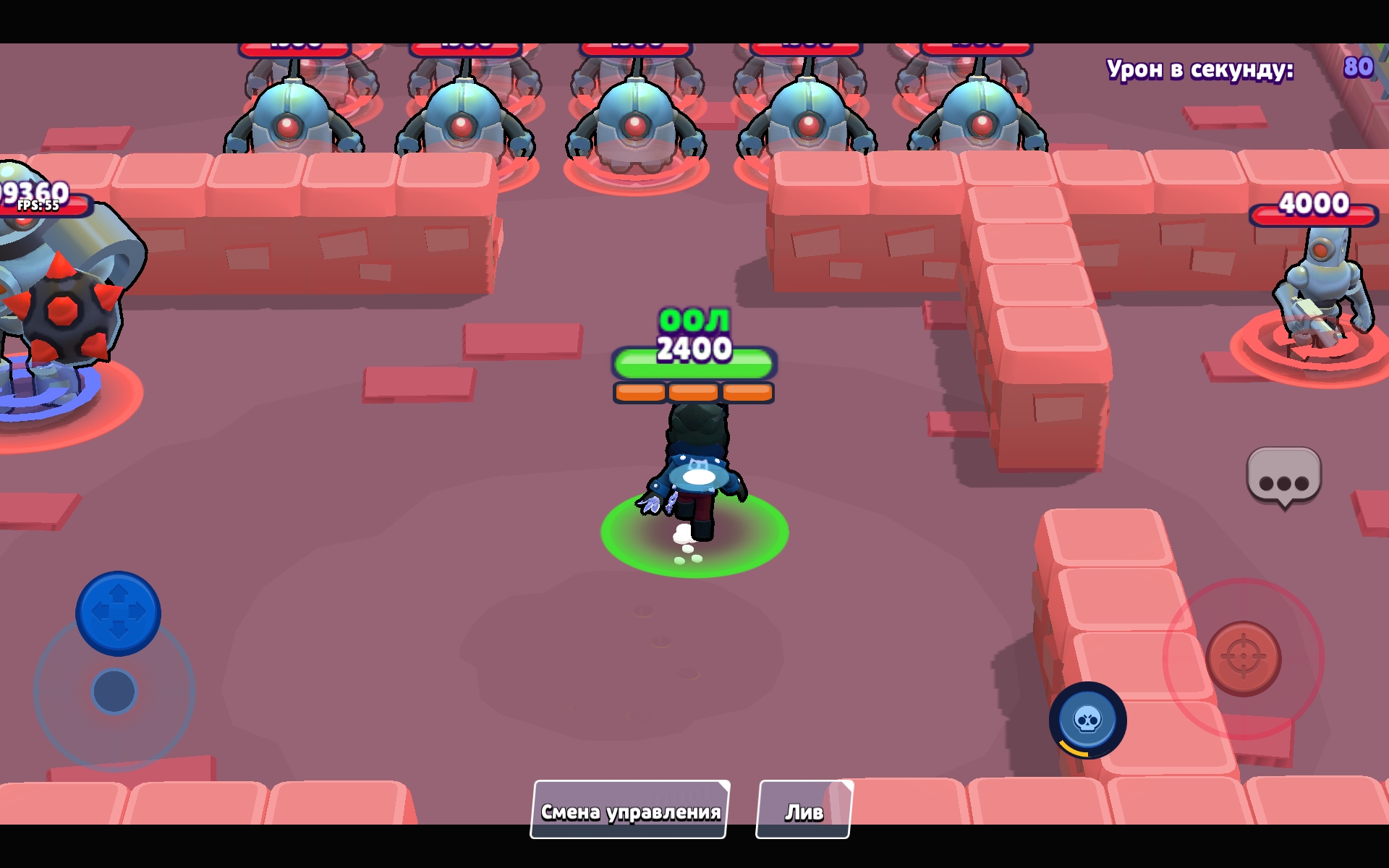The height and width of the screenshot is (868, 1389).
Task: Activate the blue skull super ability
Action: (x=1087, y=720)
